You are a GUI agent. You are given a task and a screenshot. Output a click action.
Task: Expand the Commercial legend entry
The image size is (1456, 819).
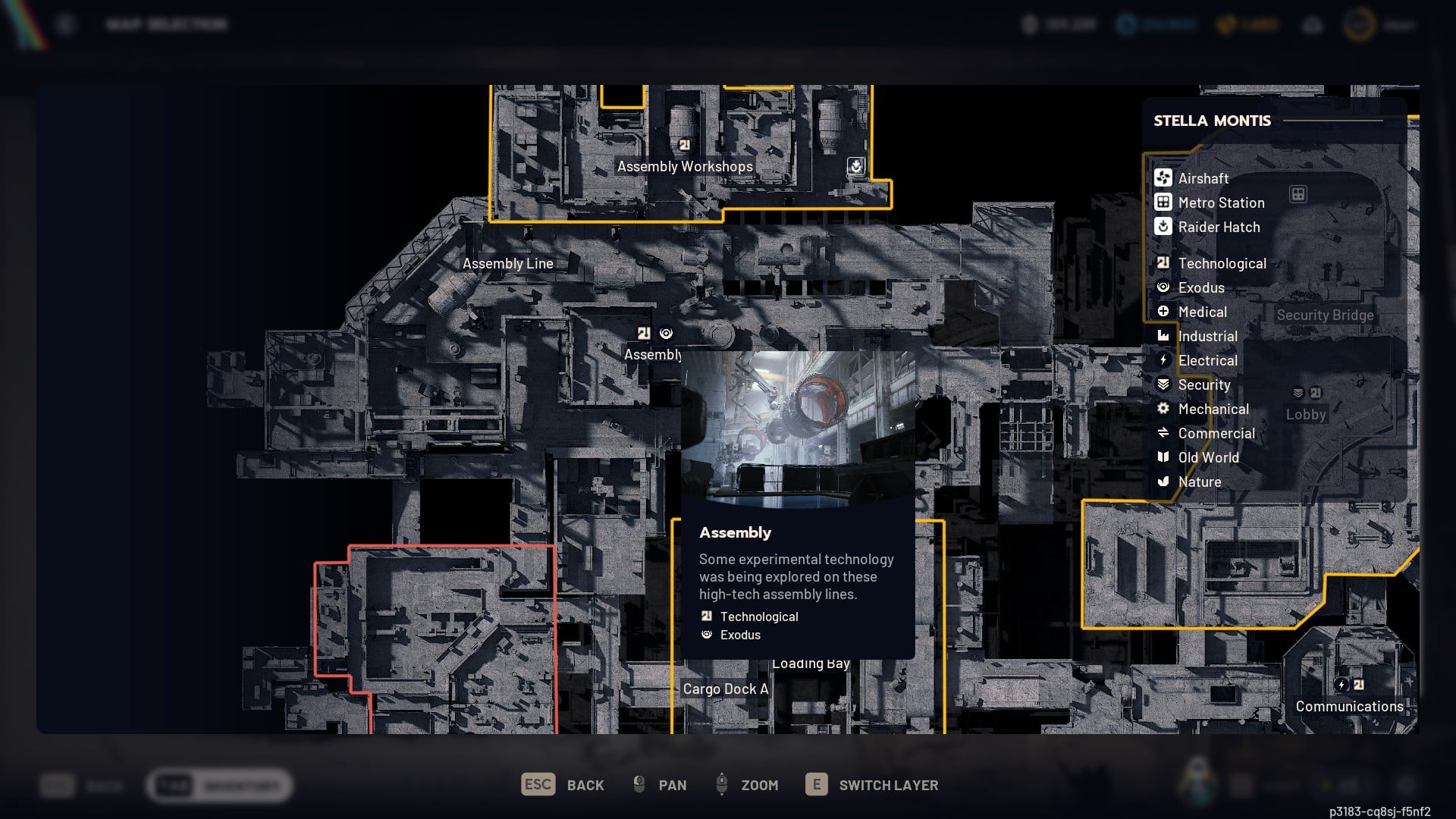tap(1216, 433)
